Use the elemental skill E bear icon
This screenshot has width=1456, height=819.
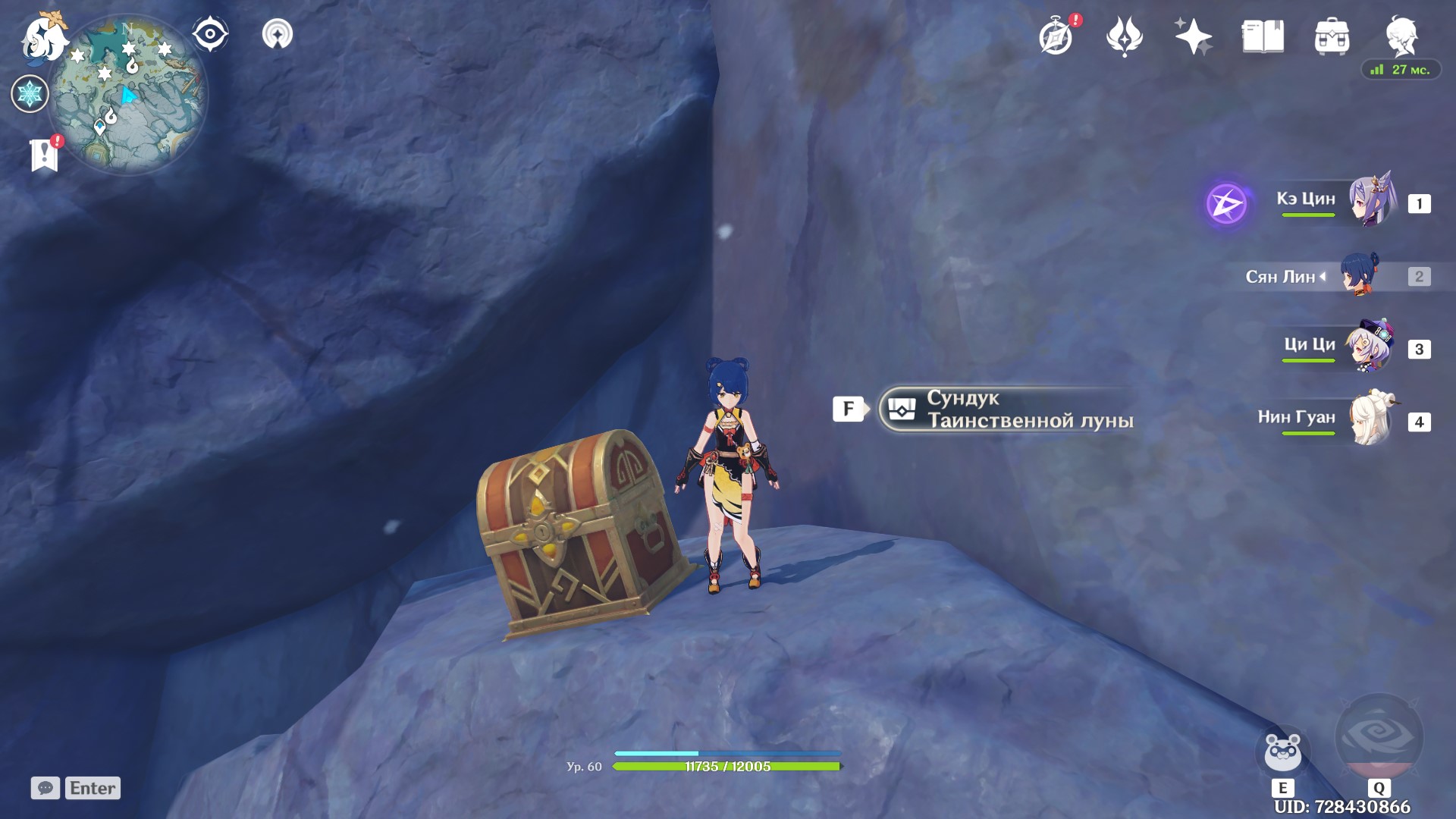[x=1282, y=751]
